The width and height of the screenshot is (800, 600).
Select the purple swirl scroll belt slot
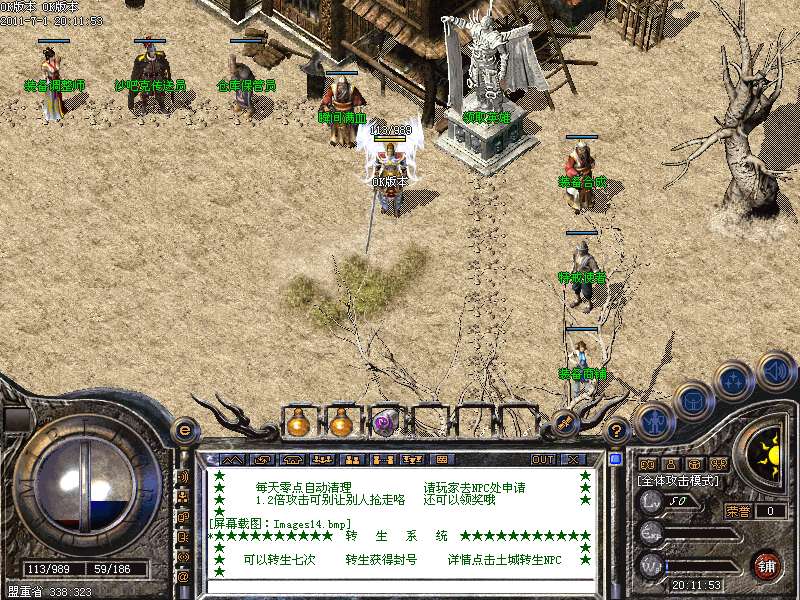point(385,422)
